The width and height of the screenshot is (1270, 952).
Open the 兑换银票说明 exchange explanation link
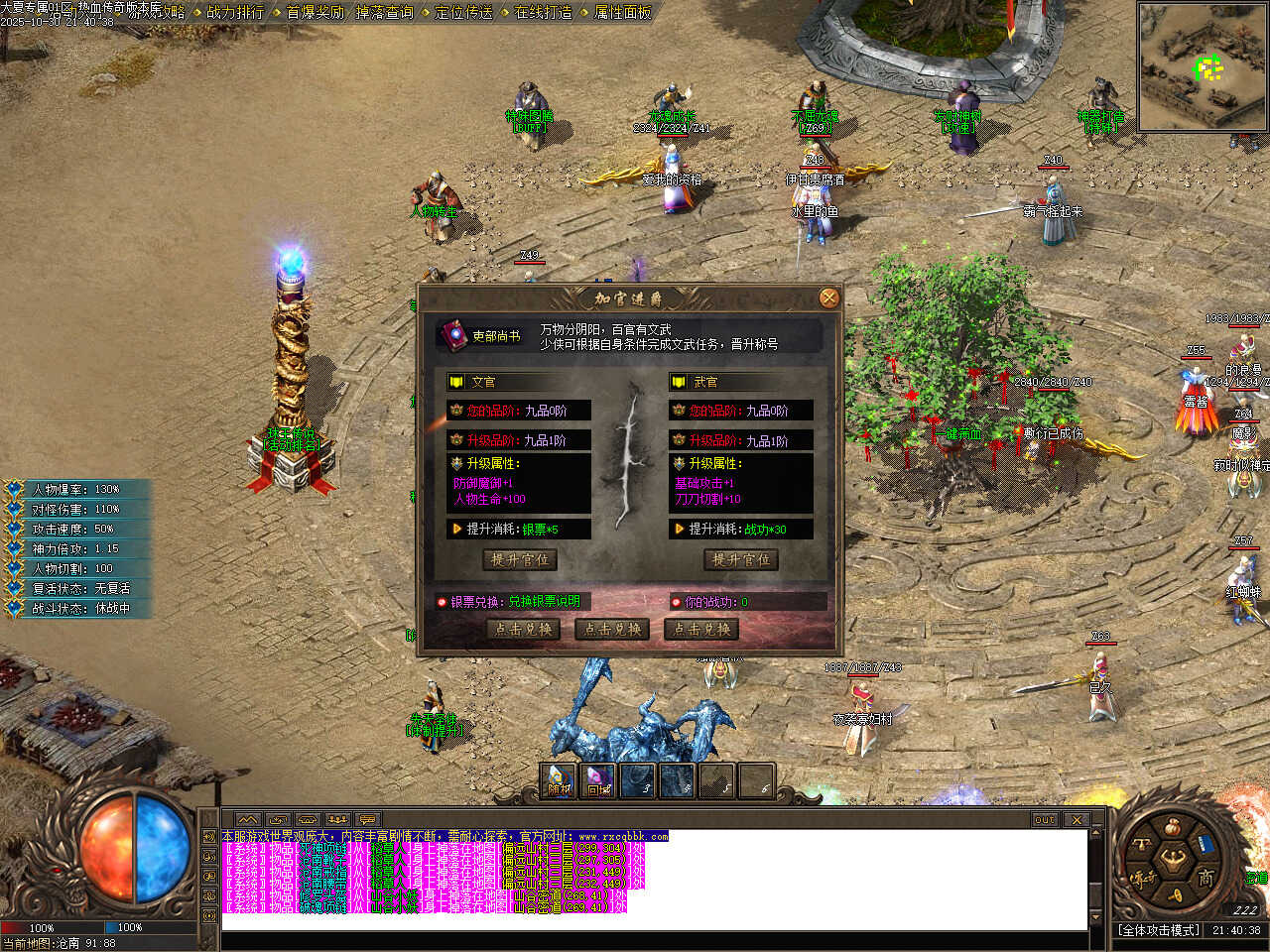(x=544, y=601)
